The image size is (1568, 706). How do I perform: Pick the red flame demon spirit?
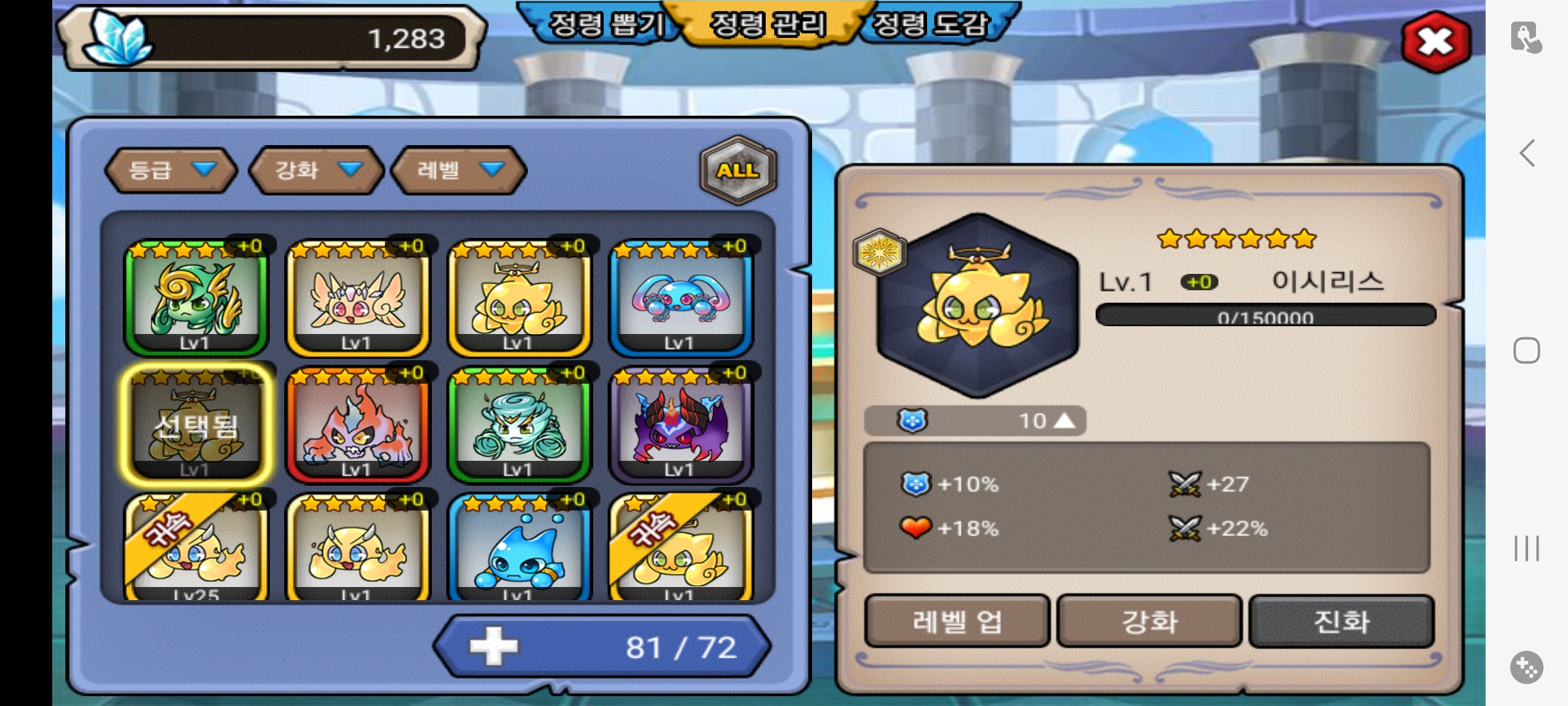(x=357, y=425)
